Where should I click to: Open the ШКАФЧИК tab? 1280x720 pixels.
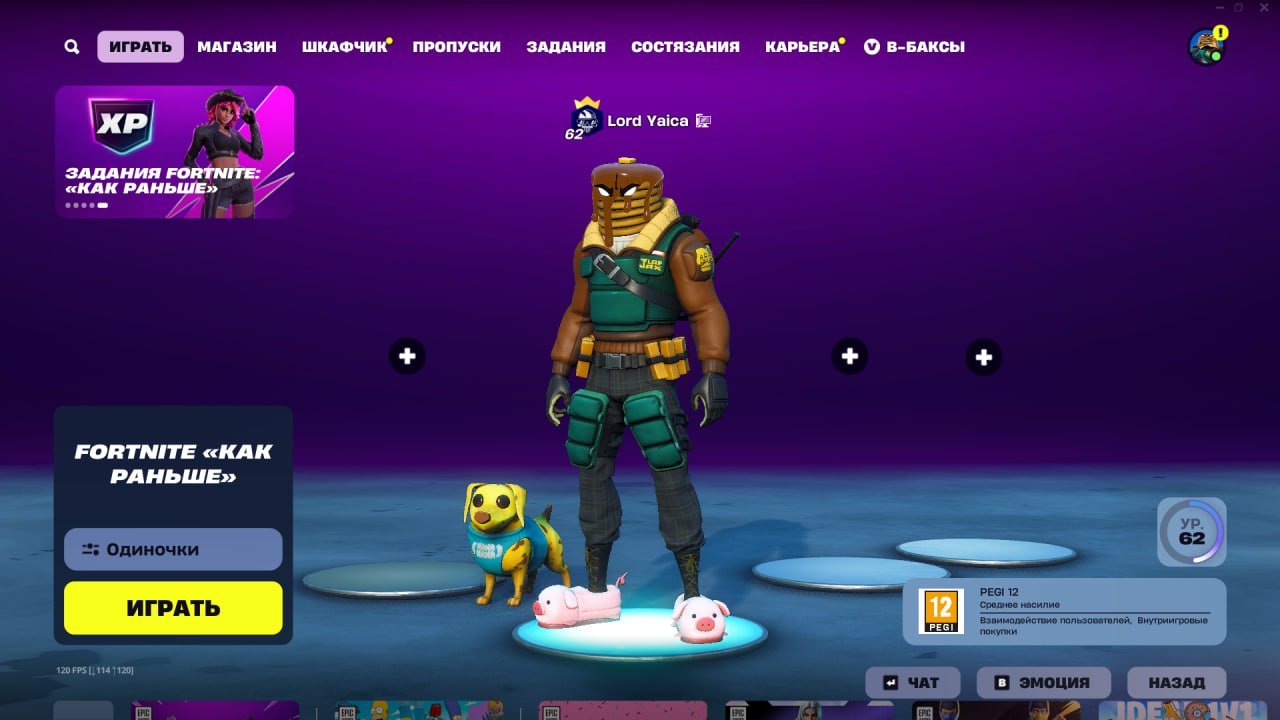tap(344, 46)
